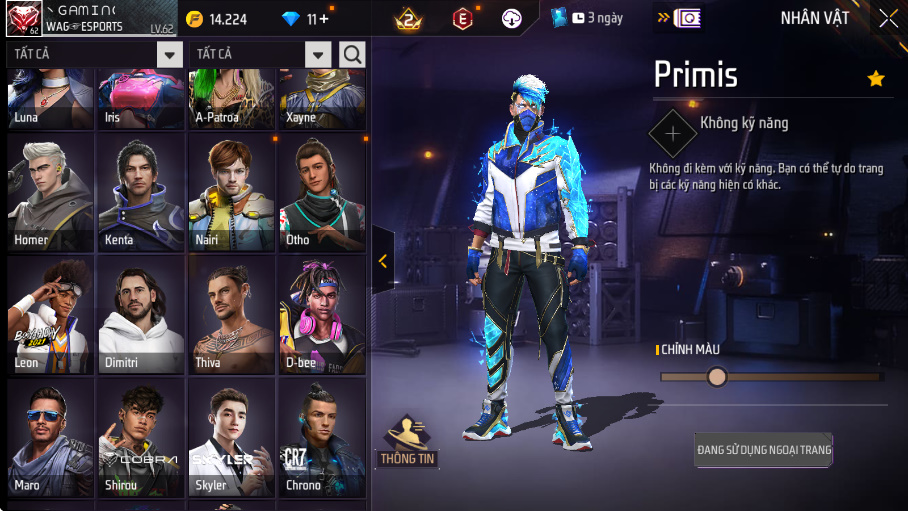908x511 pixels.
Task: Select the Homer character tile
Action: click(50, 193)
